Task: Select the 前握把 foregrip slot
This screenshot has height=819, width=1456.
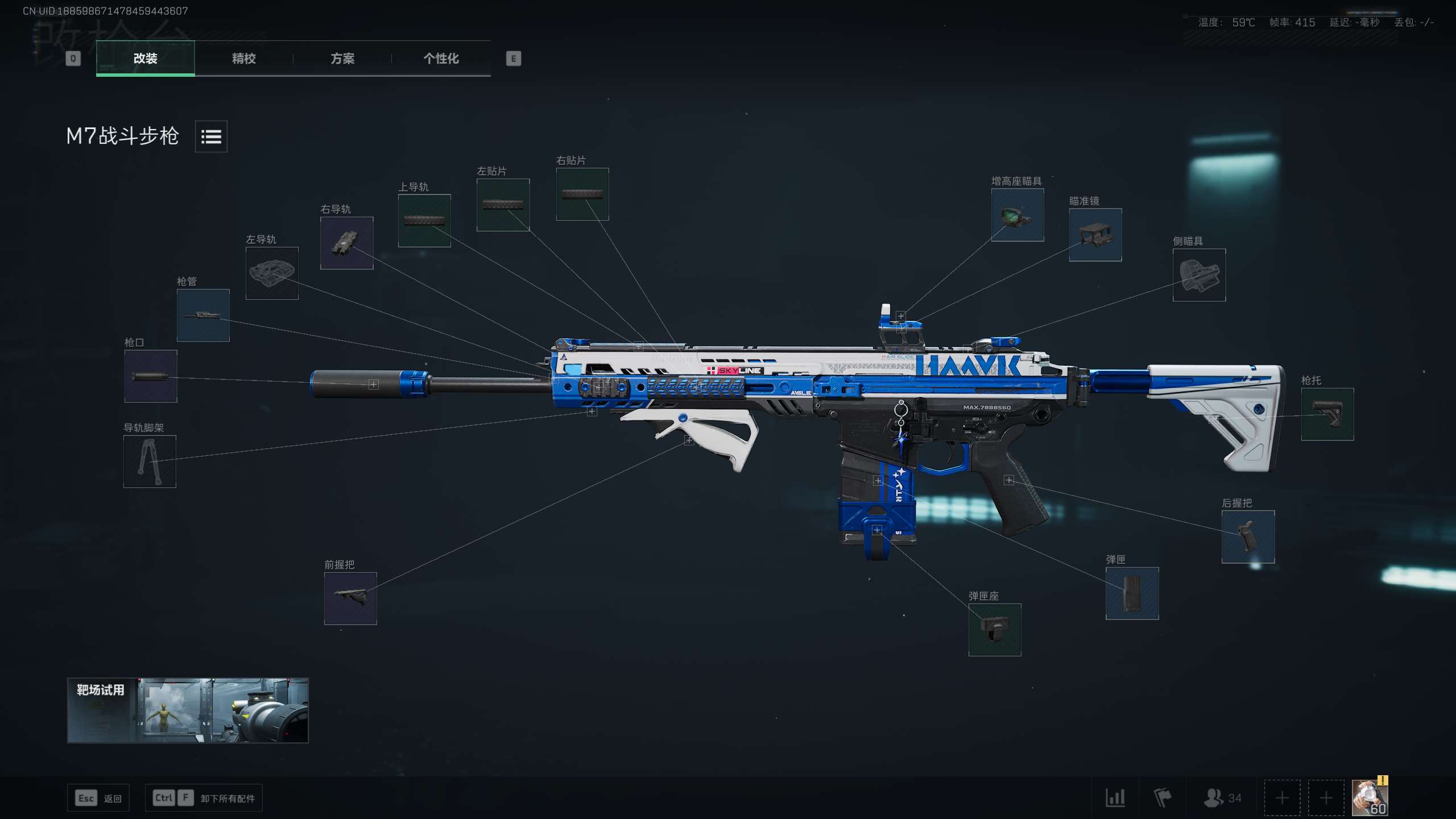Action: (x=350, y=598)
